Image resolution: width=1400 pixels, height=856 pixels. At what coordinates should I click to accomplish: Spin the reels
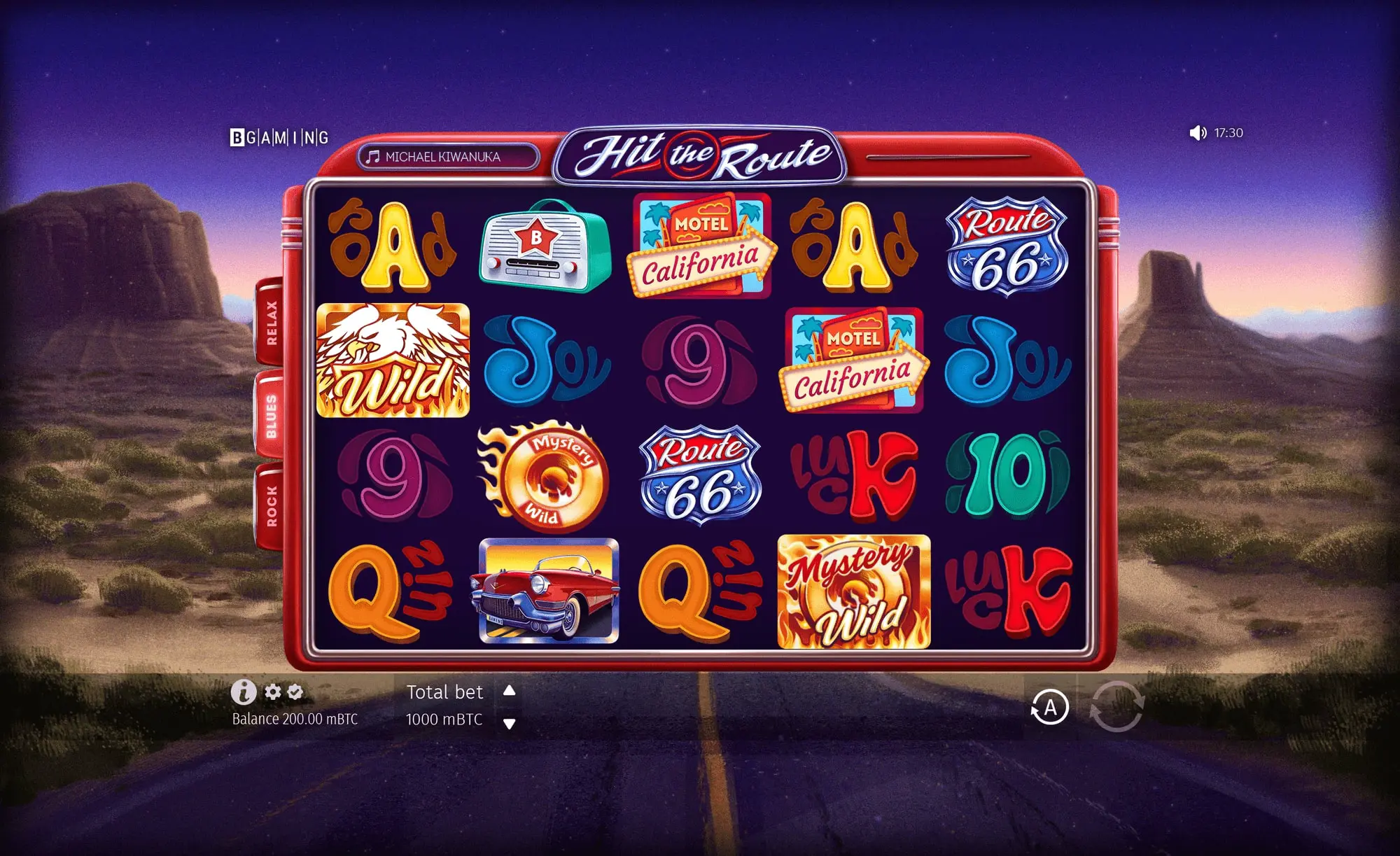[x=1116, y=707]
